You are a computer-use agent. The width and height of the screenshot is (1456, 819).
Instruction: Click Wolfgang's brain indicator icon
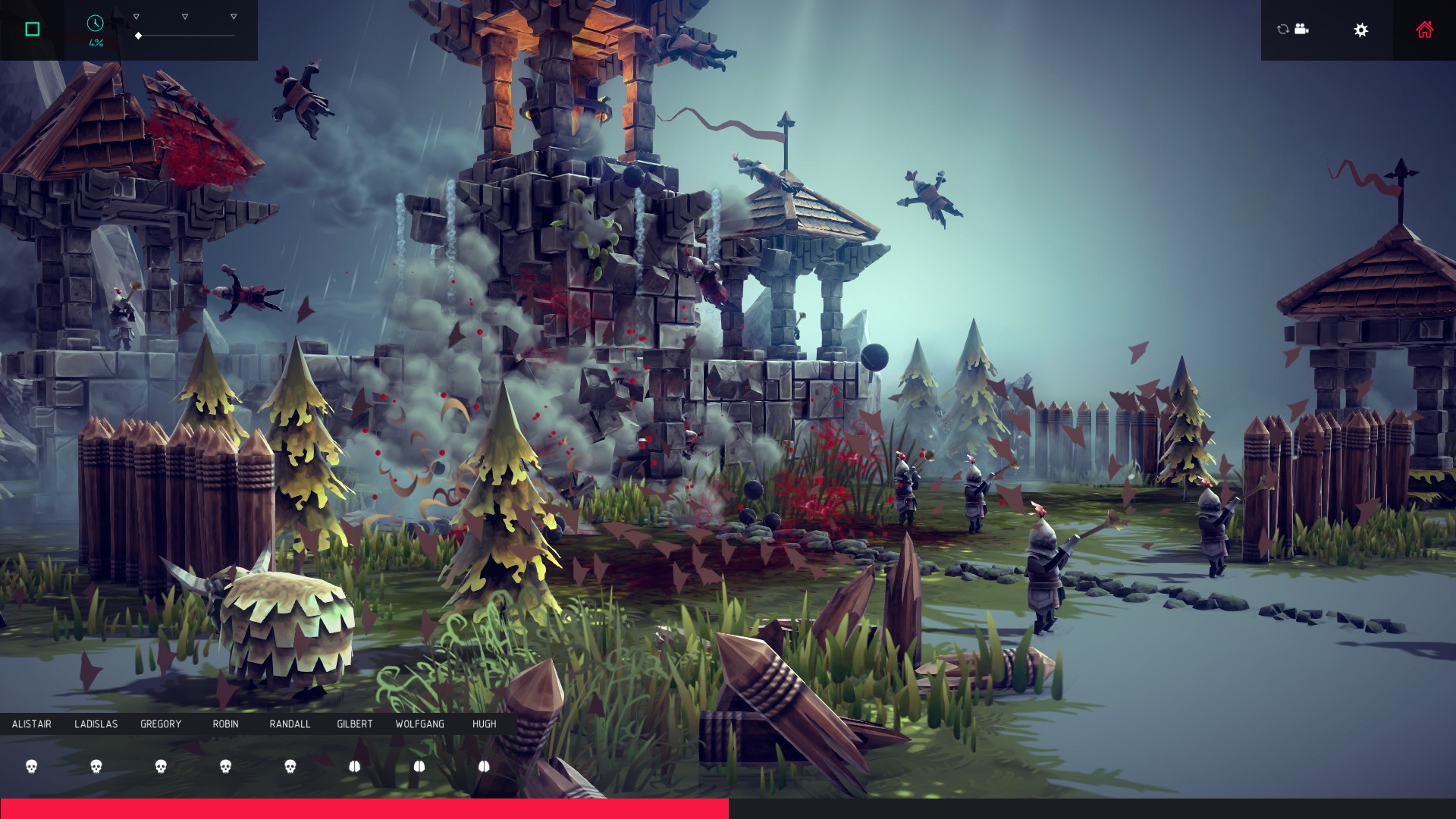pyautogui.click(x=419, y=767)
